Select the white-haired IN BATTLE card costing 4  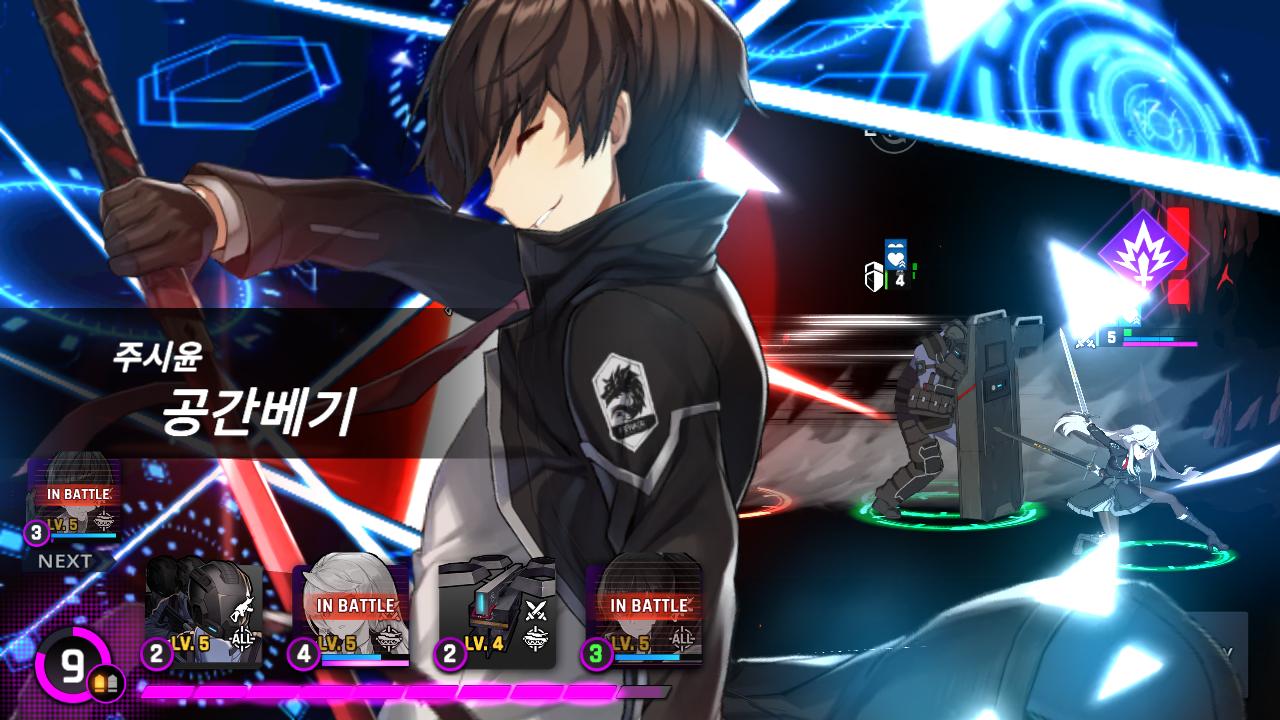351,614
